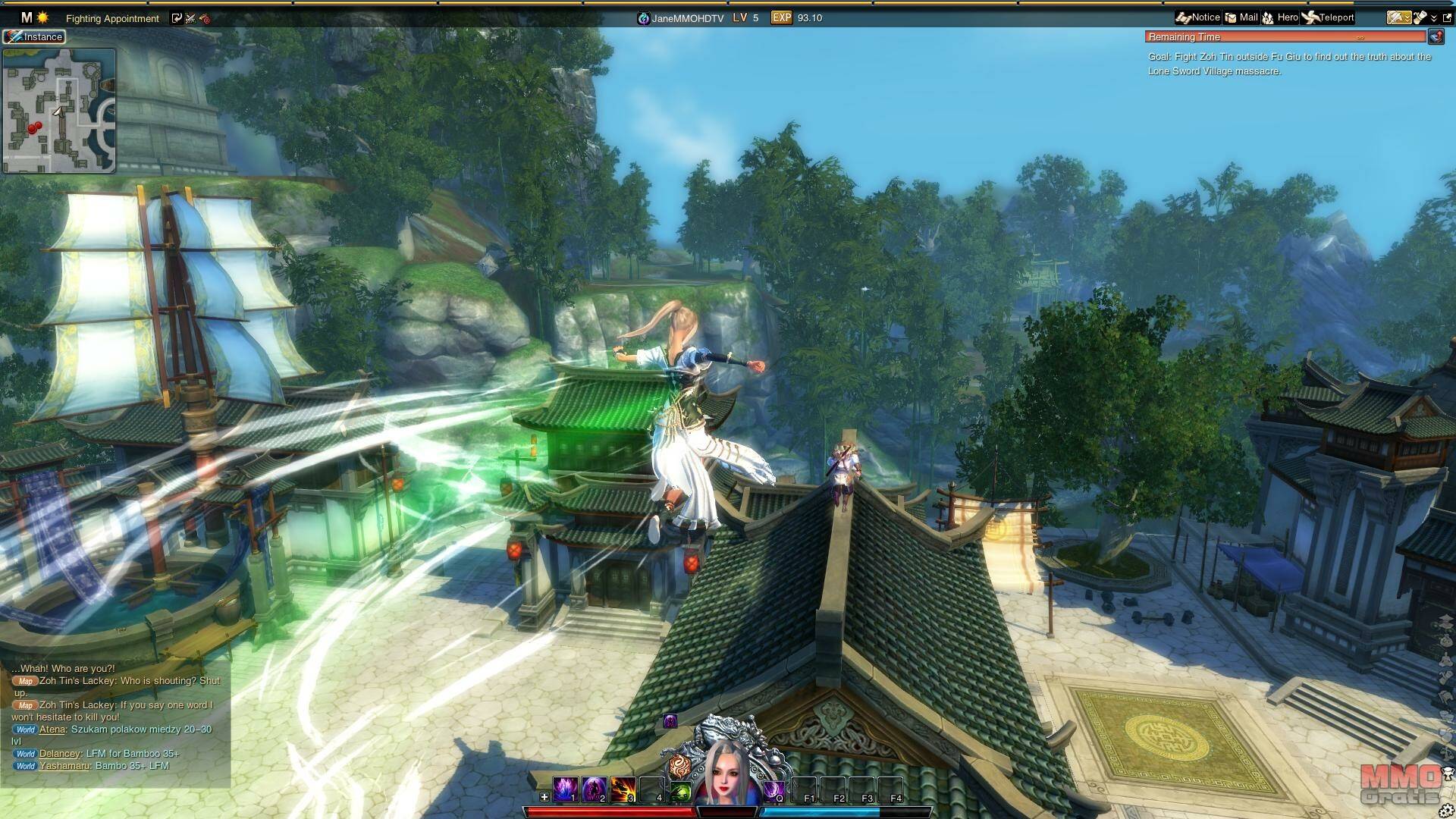Activate the green claw skill icon
The image size is (1456, 819).
point(681,792)
